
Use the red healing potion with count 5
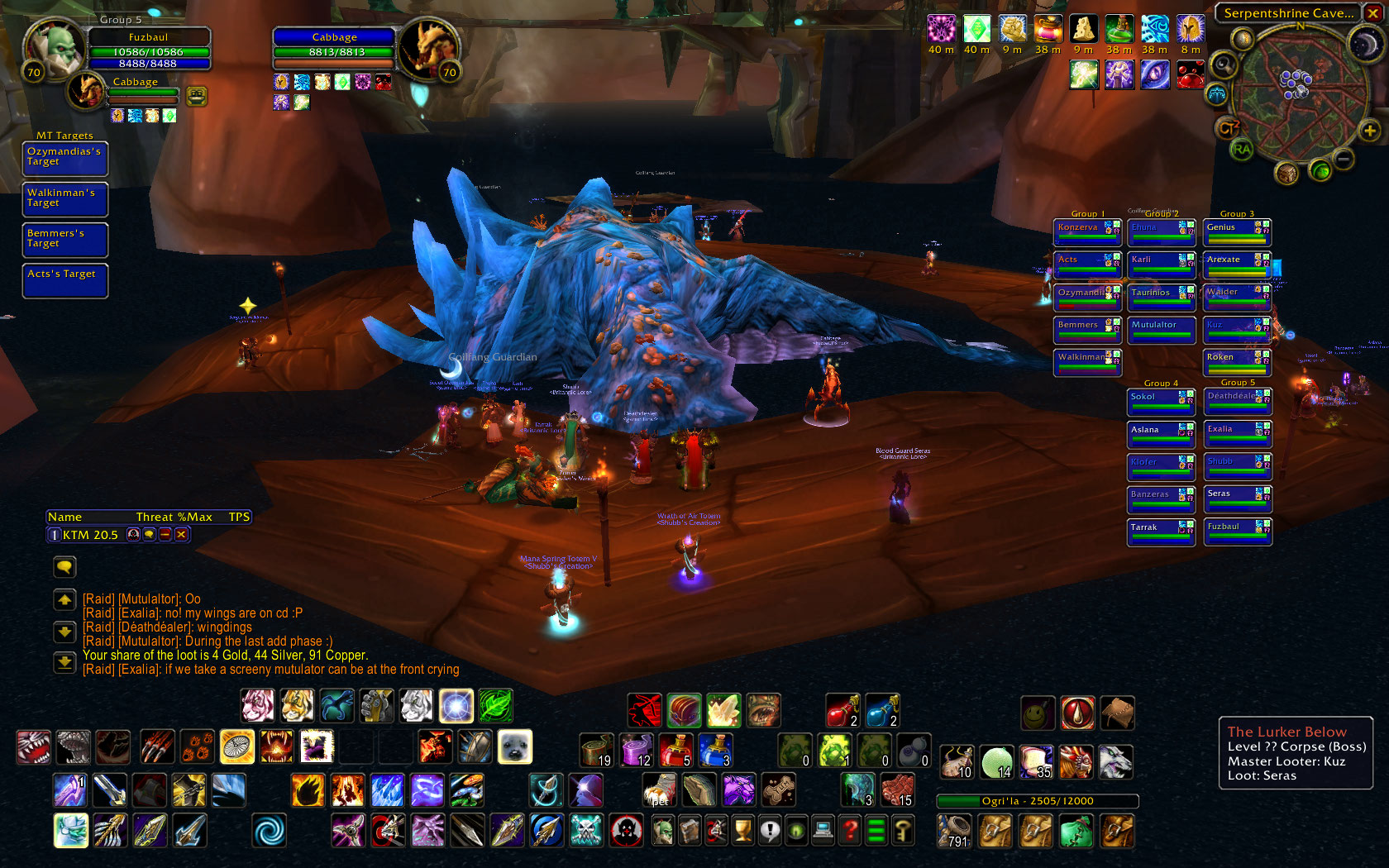click(675, 750)
